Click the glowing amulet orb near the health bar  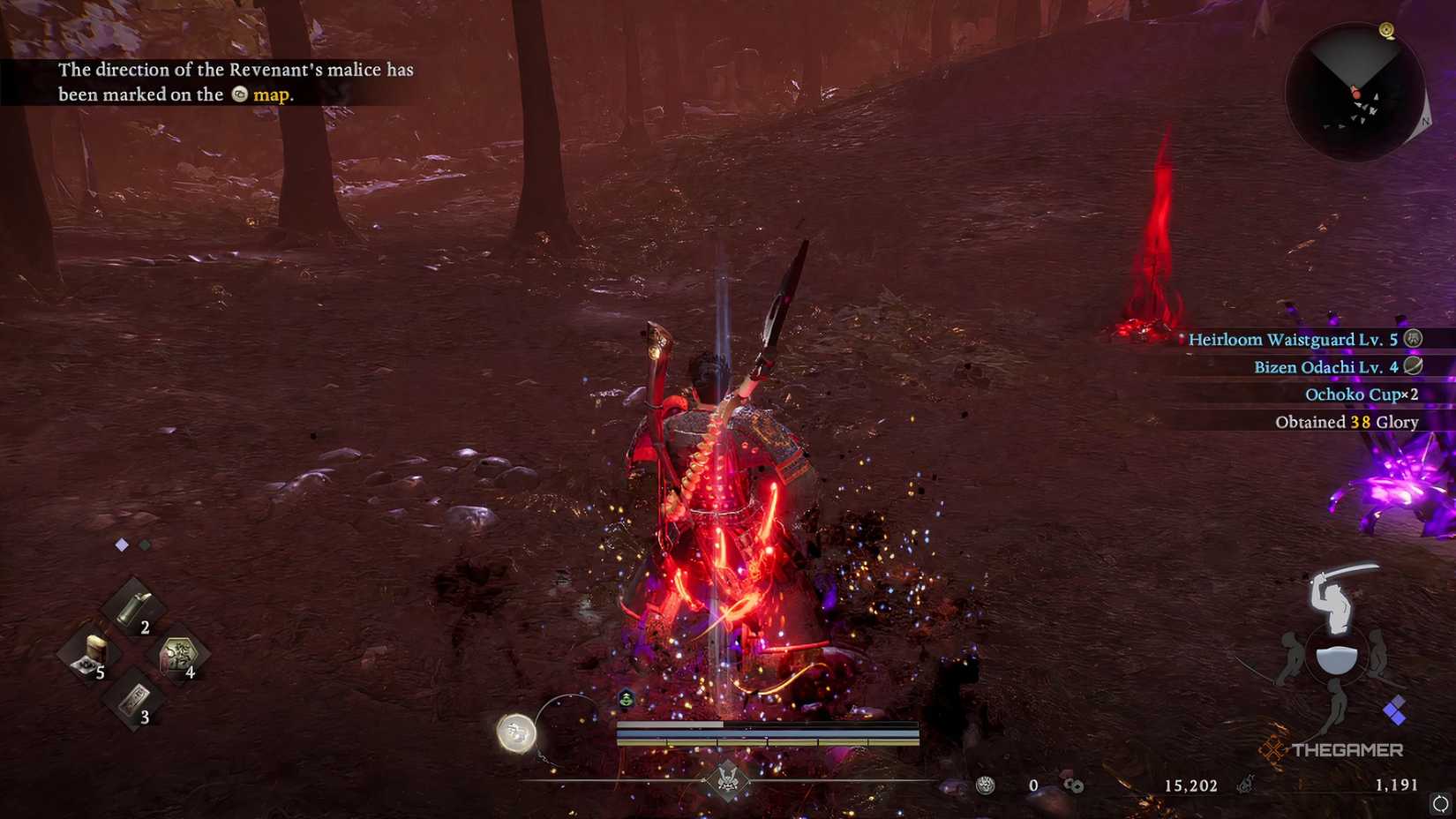pyautogui.click(x=518, y=731)
